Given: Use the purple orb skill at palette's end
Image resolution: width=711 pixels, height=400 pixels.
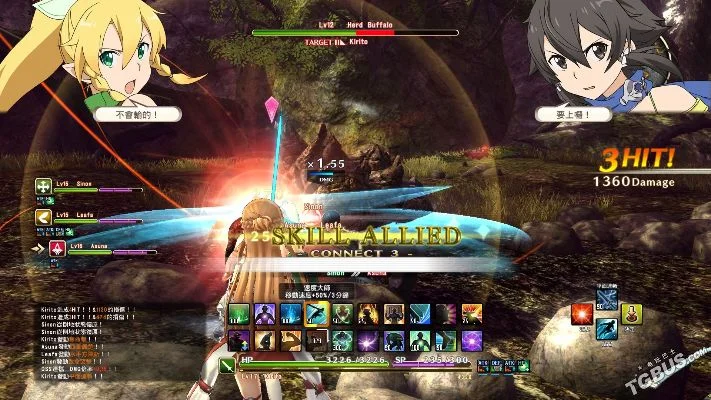Looking at the screenshot, I should [x=472, y=340].
